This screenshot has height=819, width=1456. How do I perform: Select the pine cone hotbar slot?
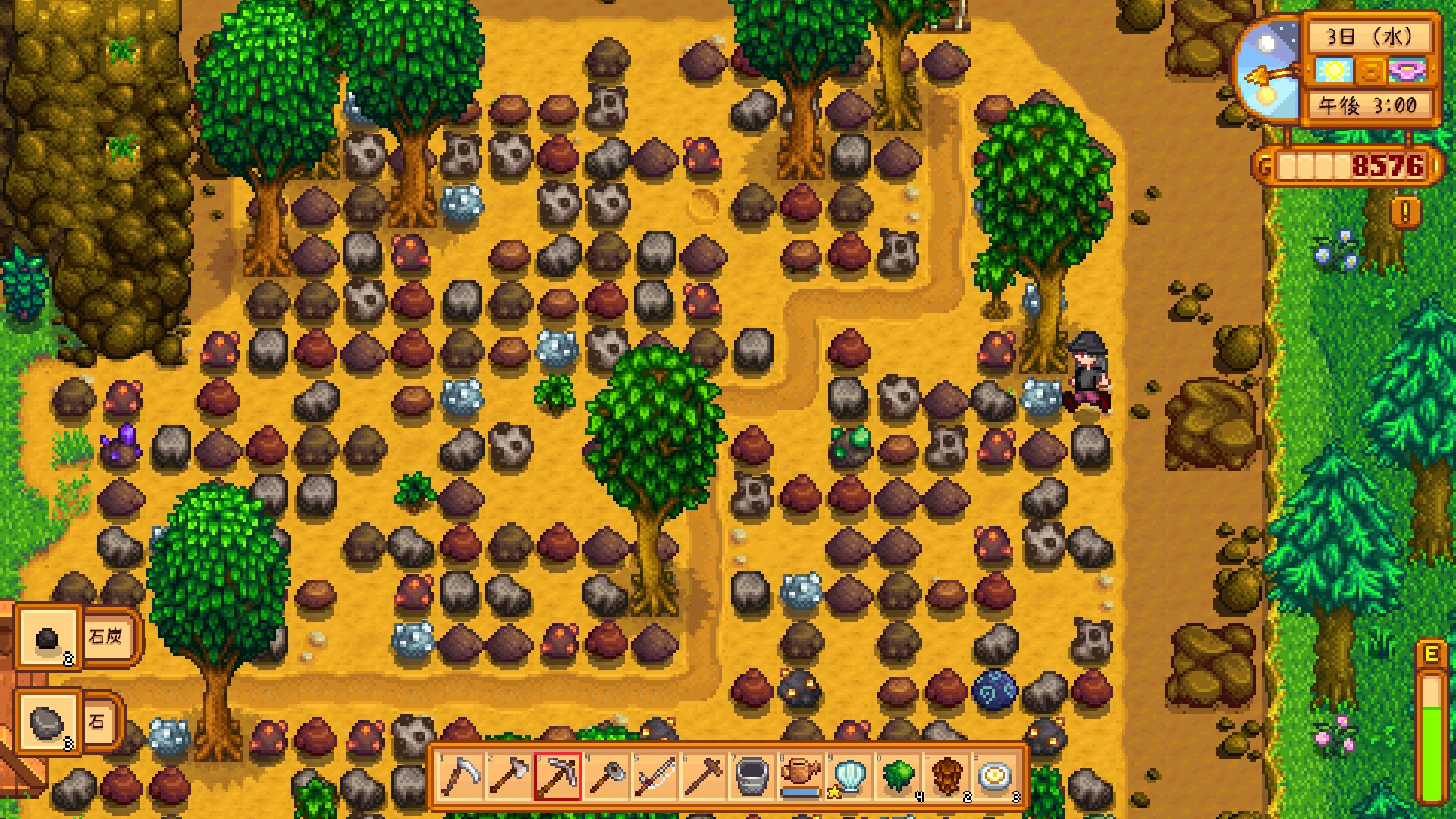pyautogui.click(x=946, y=777)
